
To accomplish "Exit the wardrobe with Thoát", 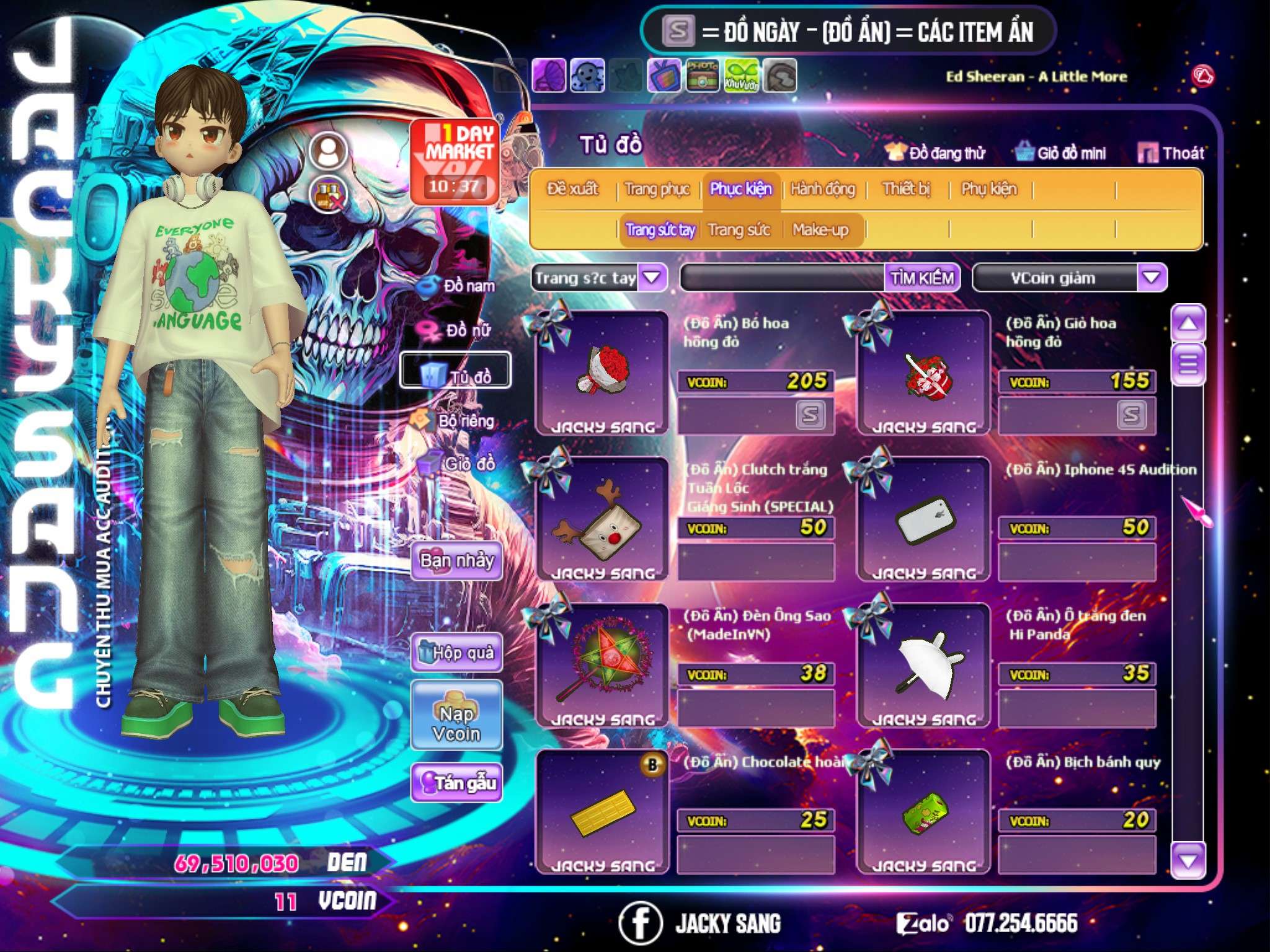I will coord(1171,153).
